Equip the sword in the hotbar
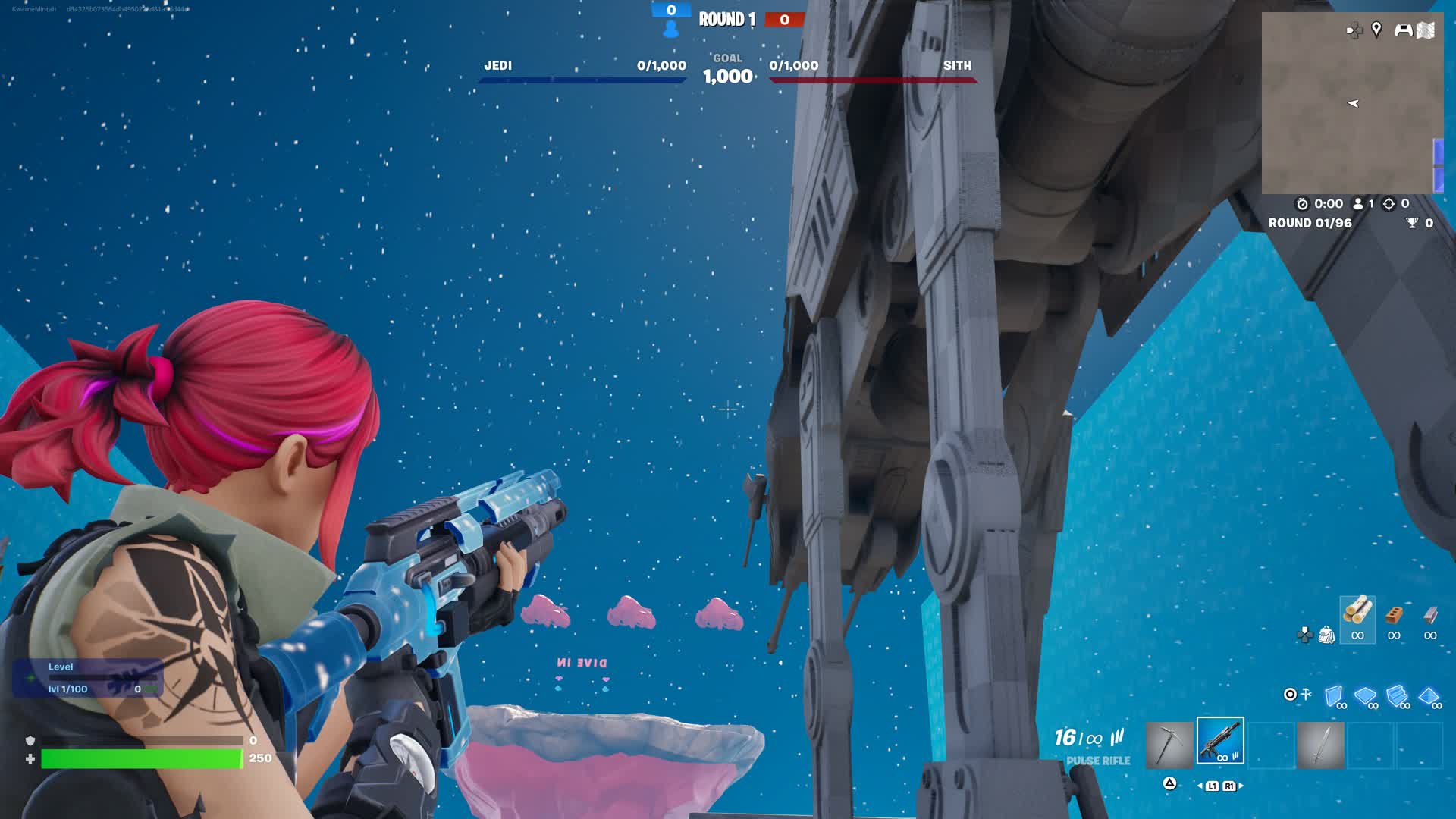The height and width of the screenshot is (819, 1456). (1320, 745)
